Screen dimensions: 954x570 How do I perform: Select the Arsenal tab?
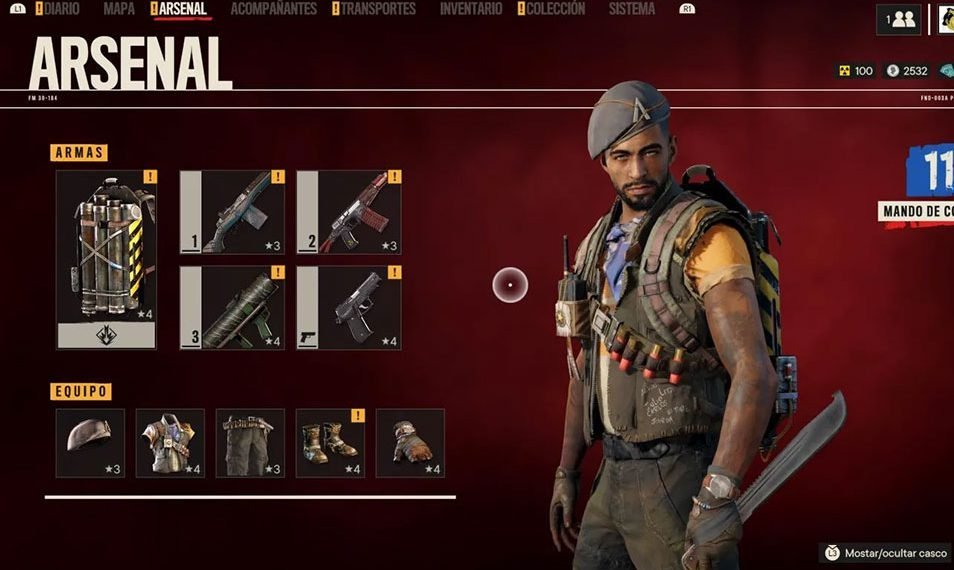[181, 9]
